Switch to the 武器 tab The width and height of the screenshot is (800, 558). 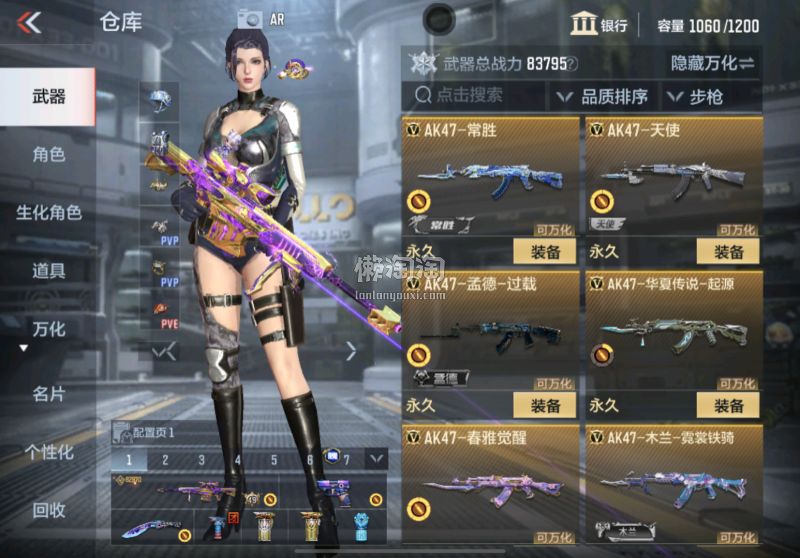(x=48, y=97)
